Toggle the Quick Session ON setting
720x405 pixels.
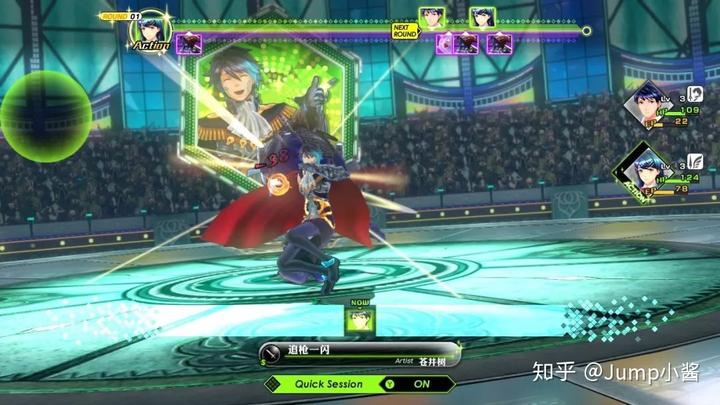421,383
